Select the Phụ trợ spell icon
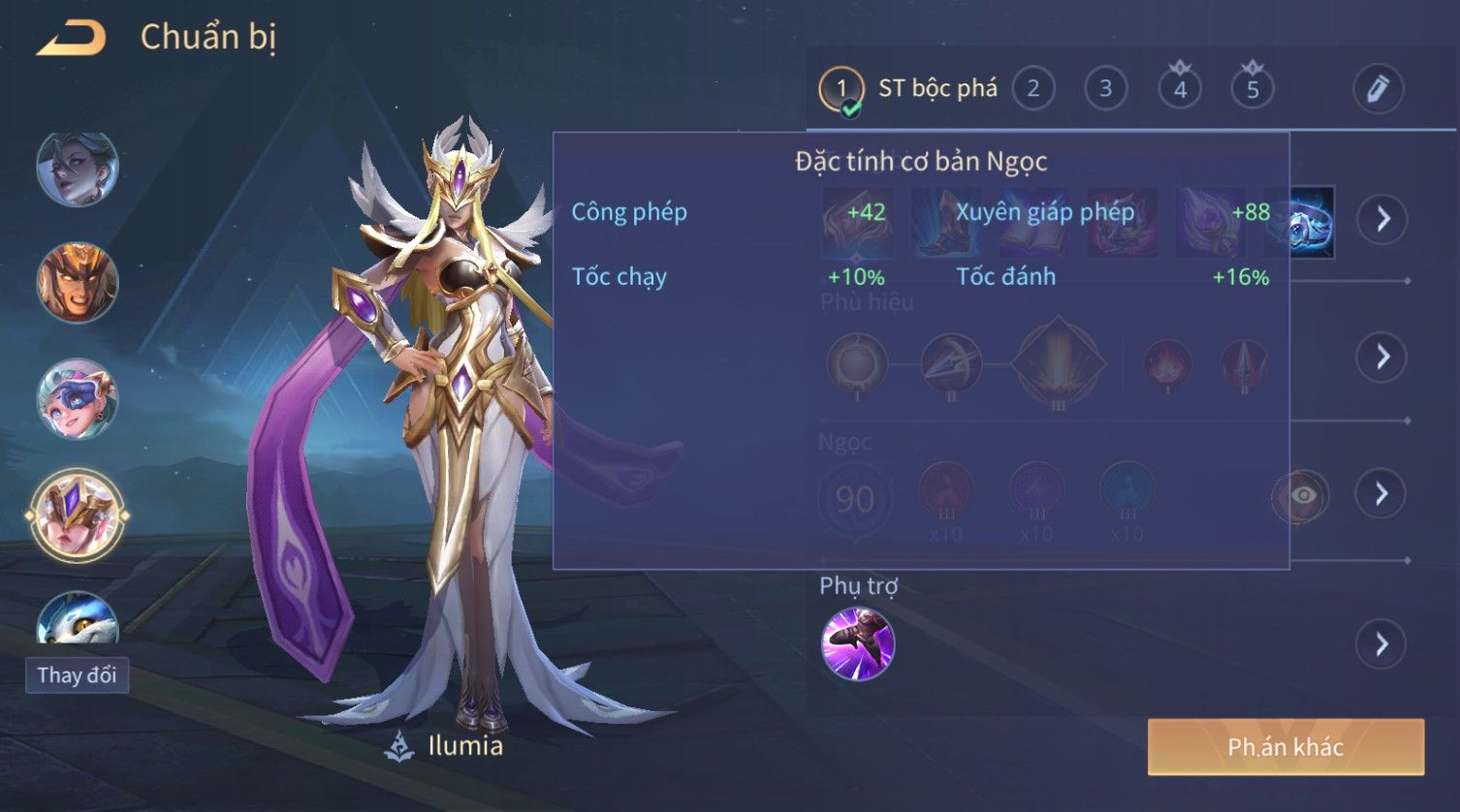The width and height of the screenshot is (1460, 812). [x=857, y=644]
